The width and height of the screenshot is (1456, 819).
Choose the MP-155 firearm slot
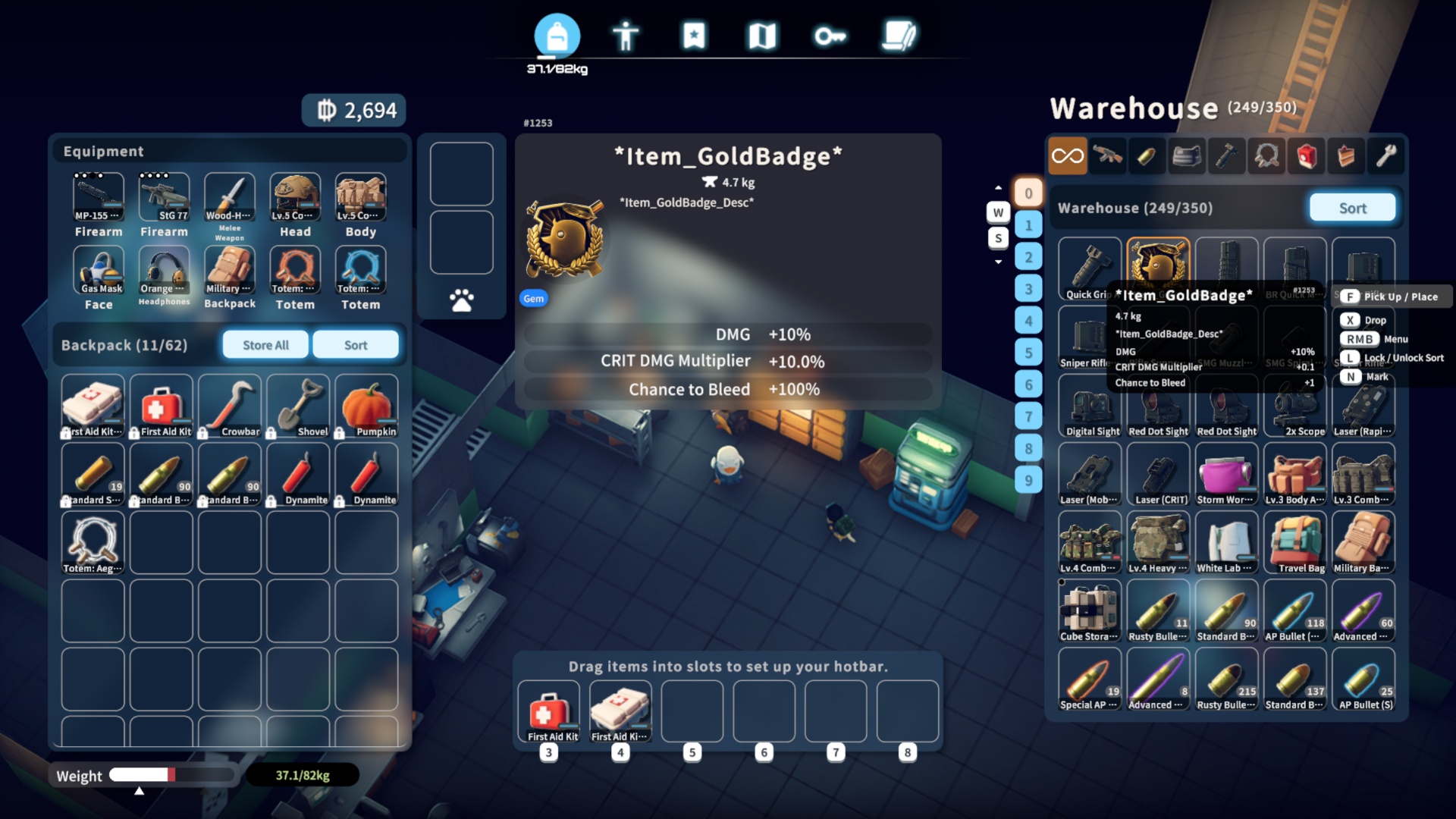click(99, 197)
